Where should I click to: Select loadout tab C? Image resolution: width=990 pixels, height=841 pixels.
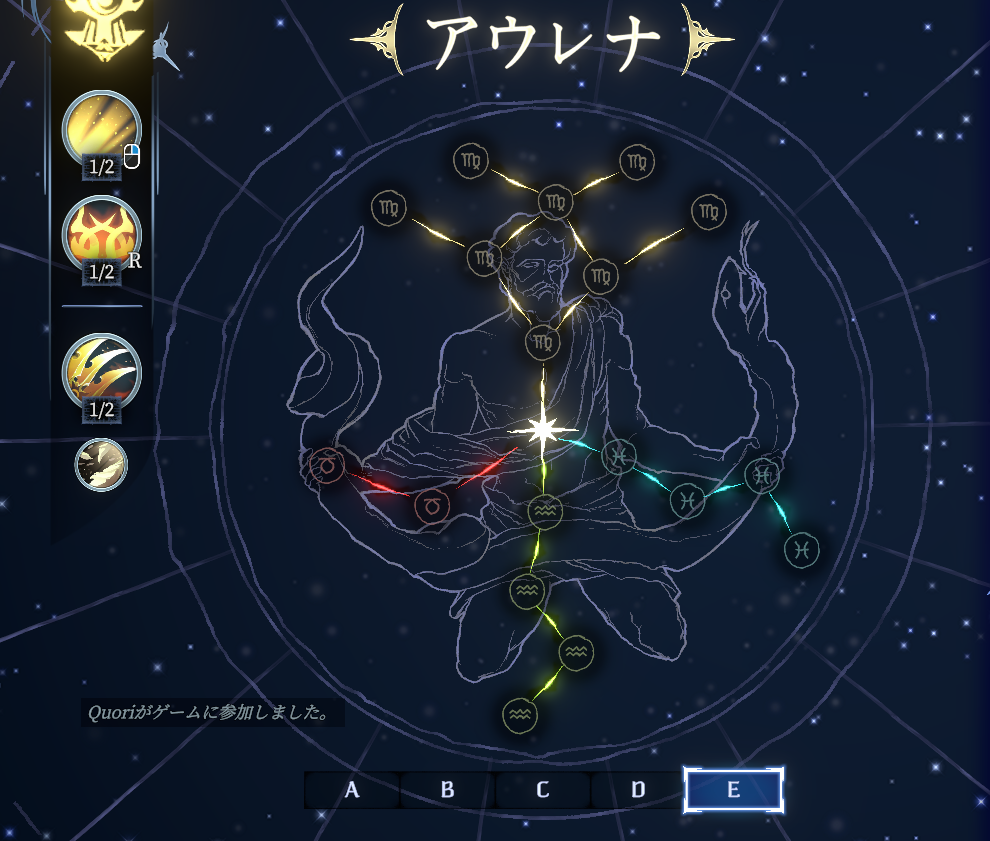coord(542,790)
